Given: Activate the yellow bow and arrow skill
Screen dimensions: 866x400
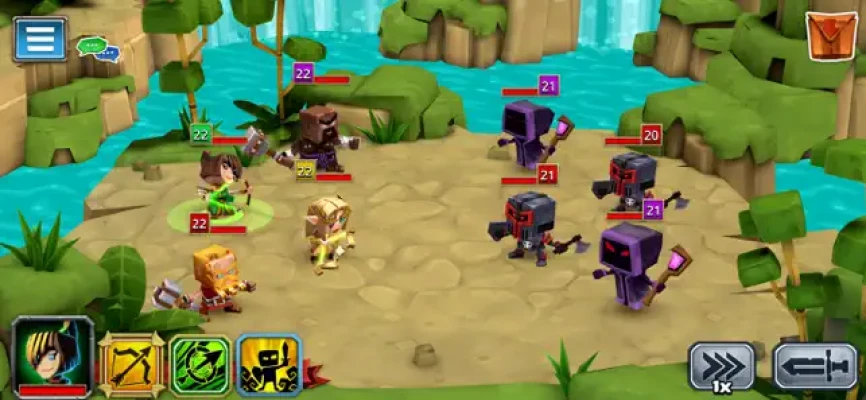Looking at the screenshot, I should pos(130,365).
